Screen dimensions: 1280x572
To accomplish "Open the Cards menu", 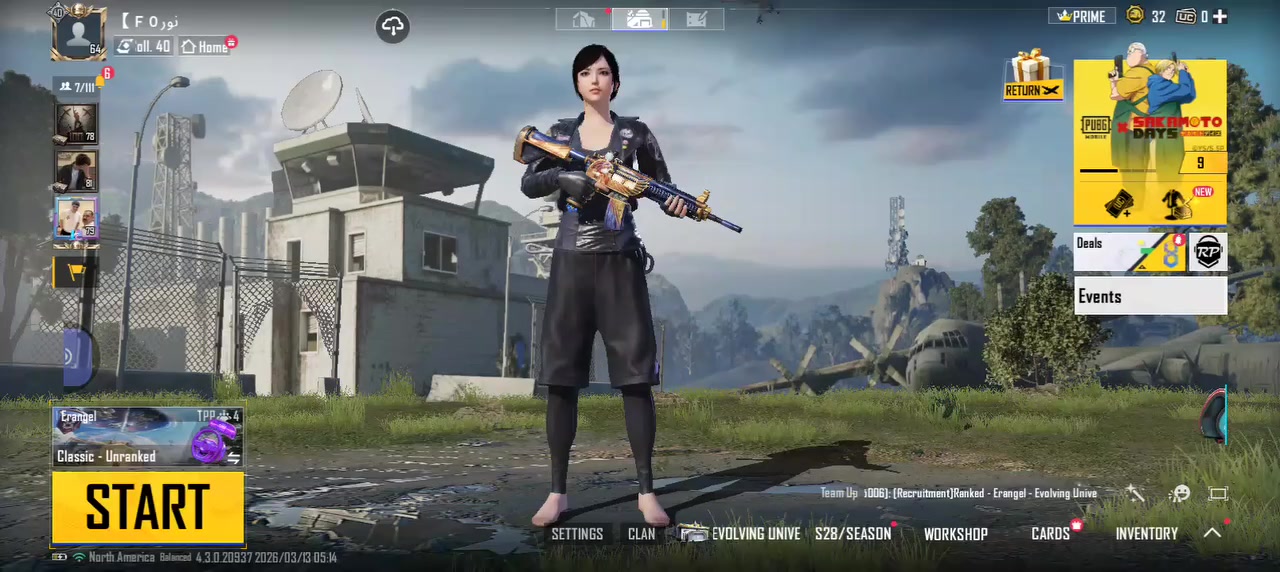I will coord(1050,534).
